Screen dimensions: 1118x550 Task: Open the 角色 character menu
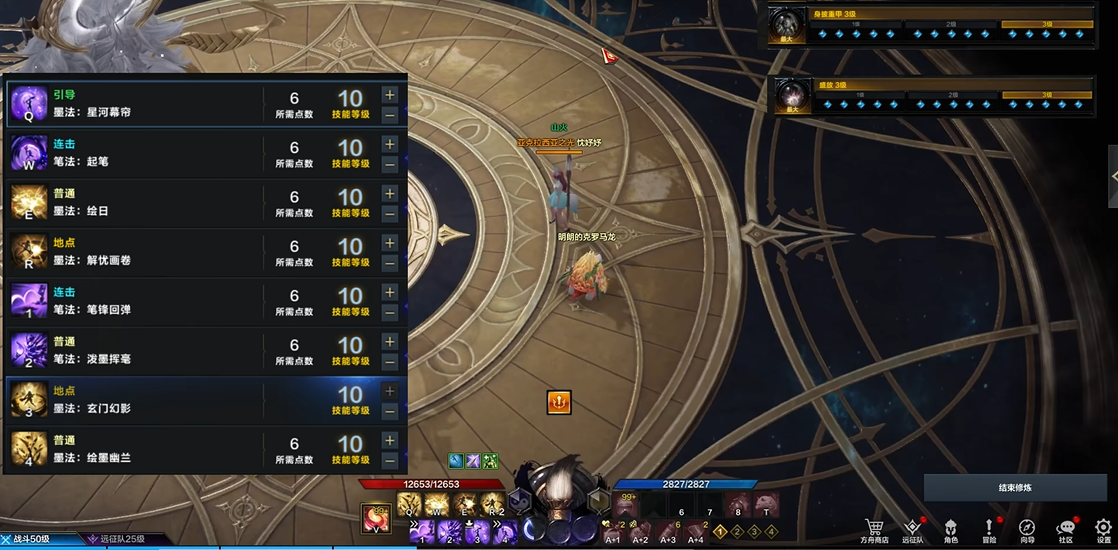[951, 530]
